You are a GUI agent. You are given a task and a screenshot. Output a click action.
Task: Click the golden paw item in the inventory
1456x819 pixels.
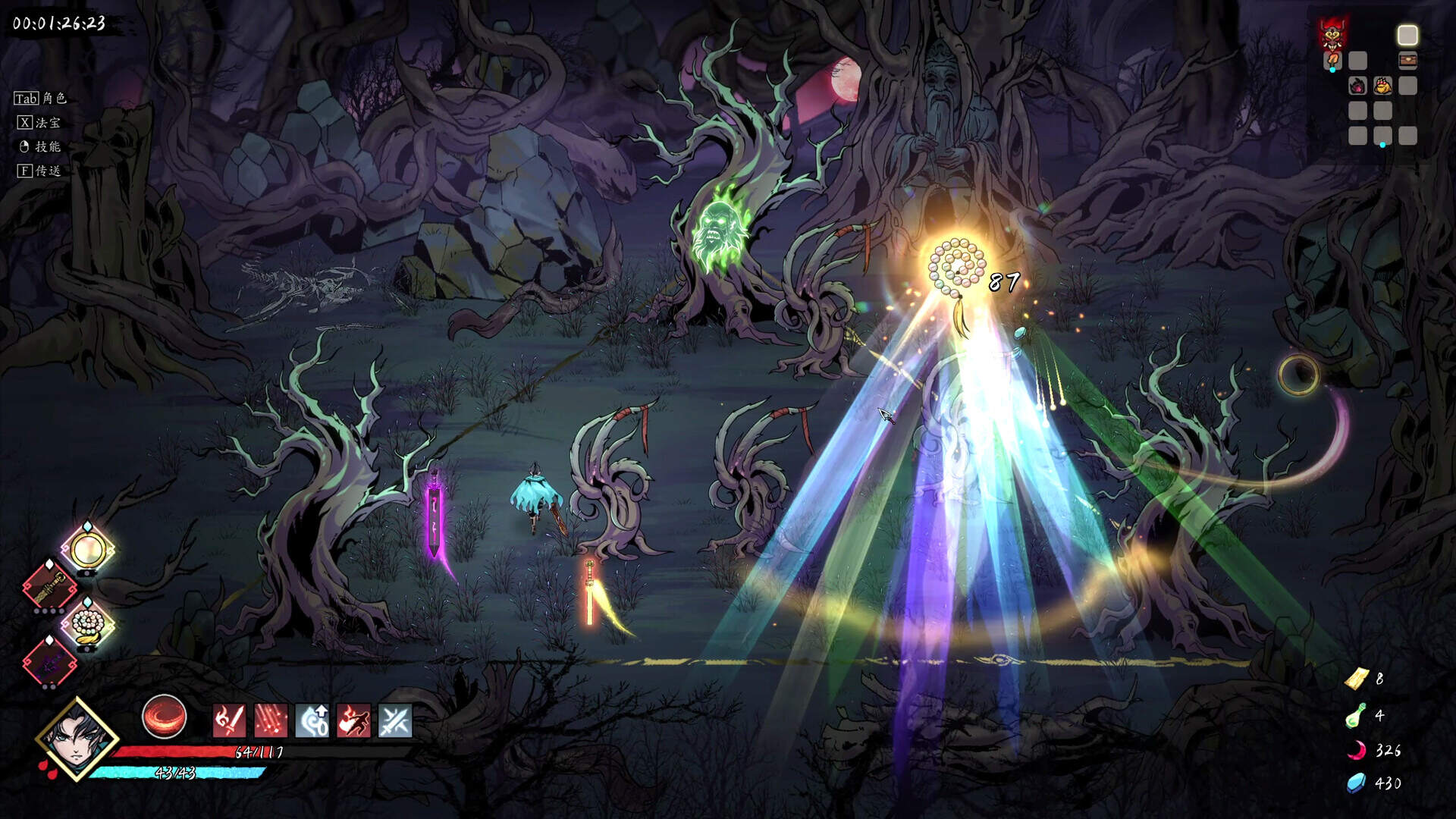(1382, 86)
